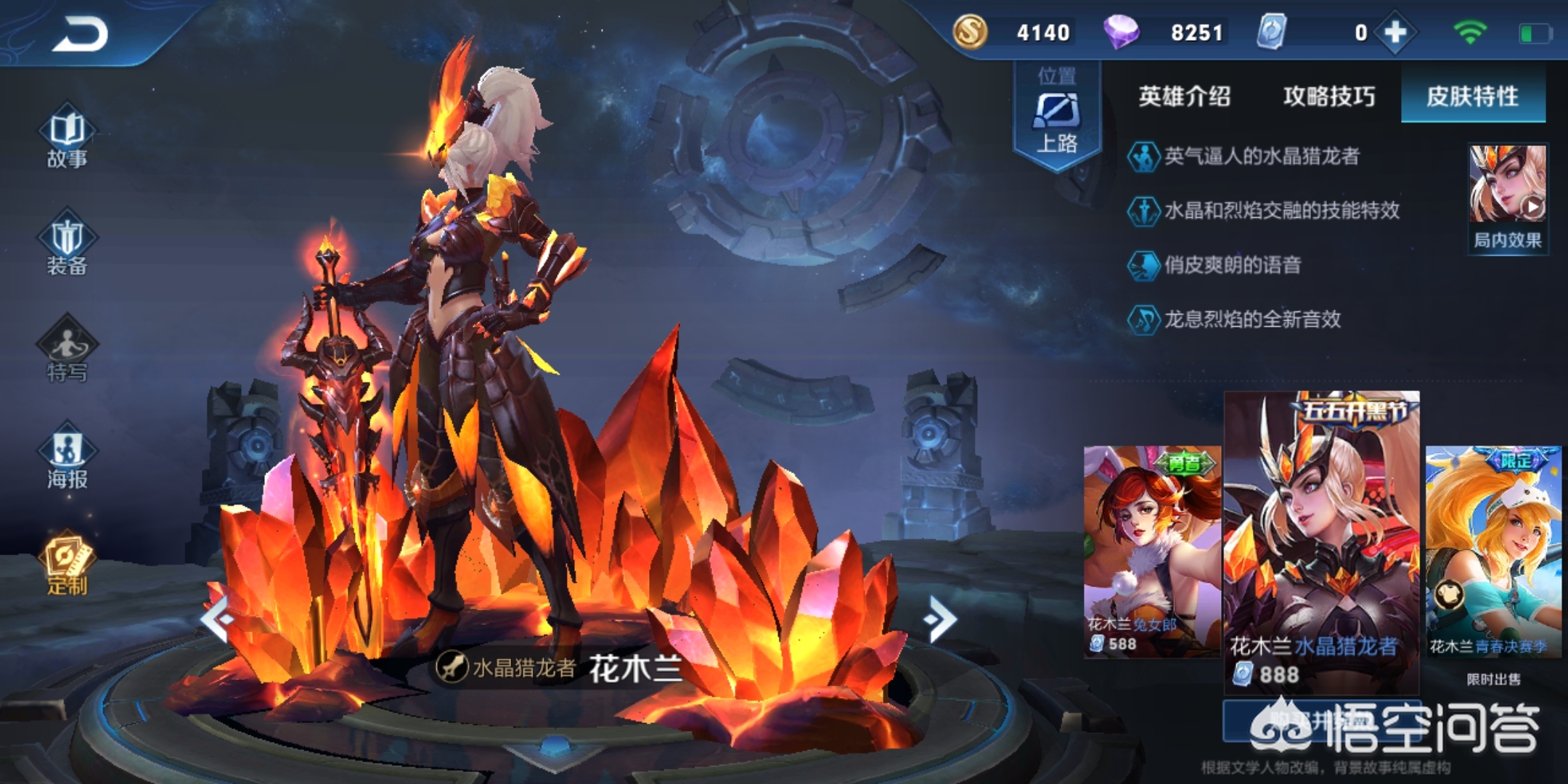Select the 皮肤特性 tab
Image resolution: width=1568 pixels, height=784 pixels.
pyautogui.click(x=1472, y=97)
